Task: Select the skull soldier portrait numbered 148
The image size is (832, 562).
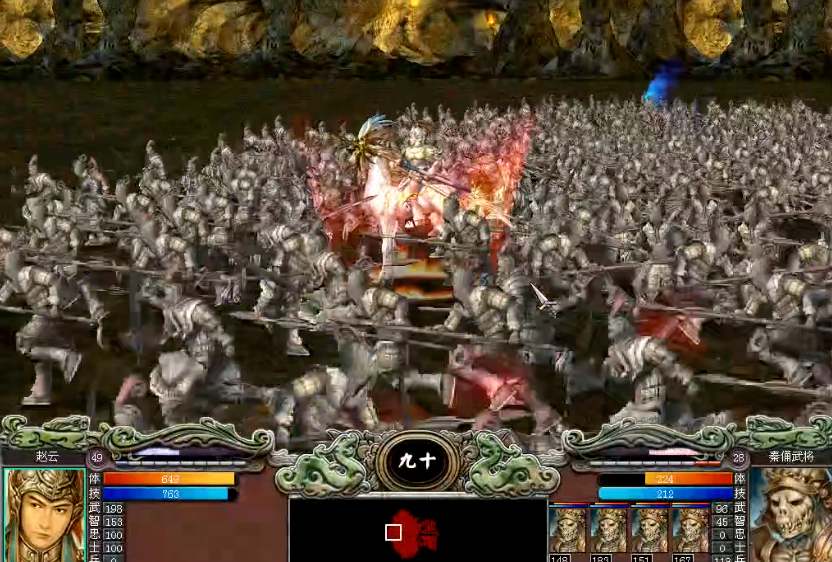Action: pos(567,530)
